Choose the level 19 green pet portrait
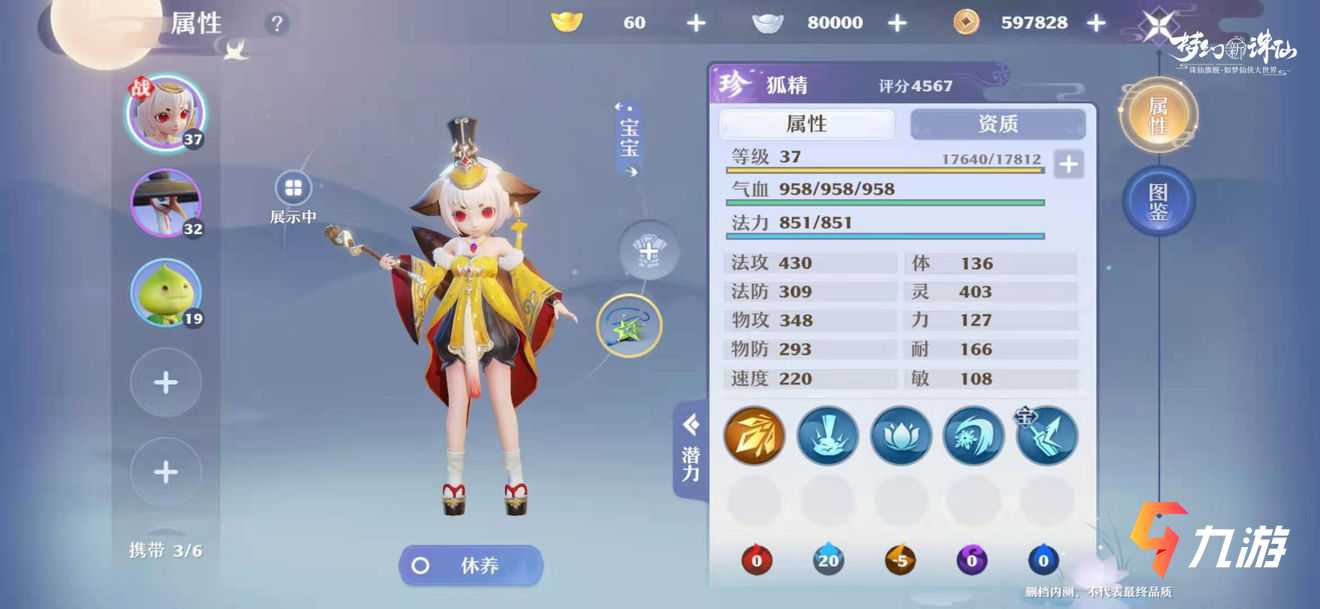Screen dimensions: 1320x609 click(165, 293)
